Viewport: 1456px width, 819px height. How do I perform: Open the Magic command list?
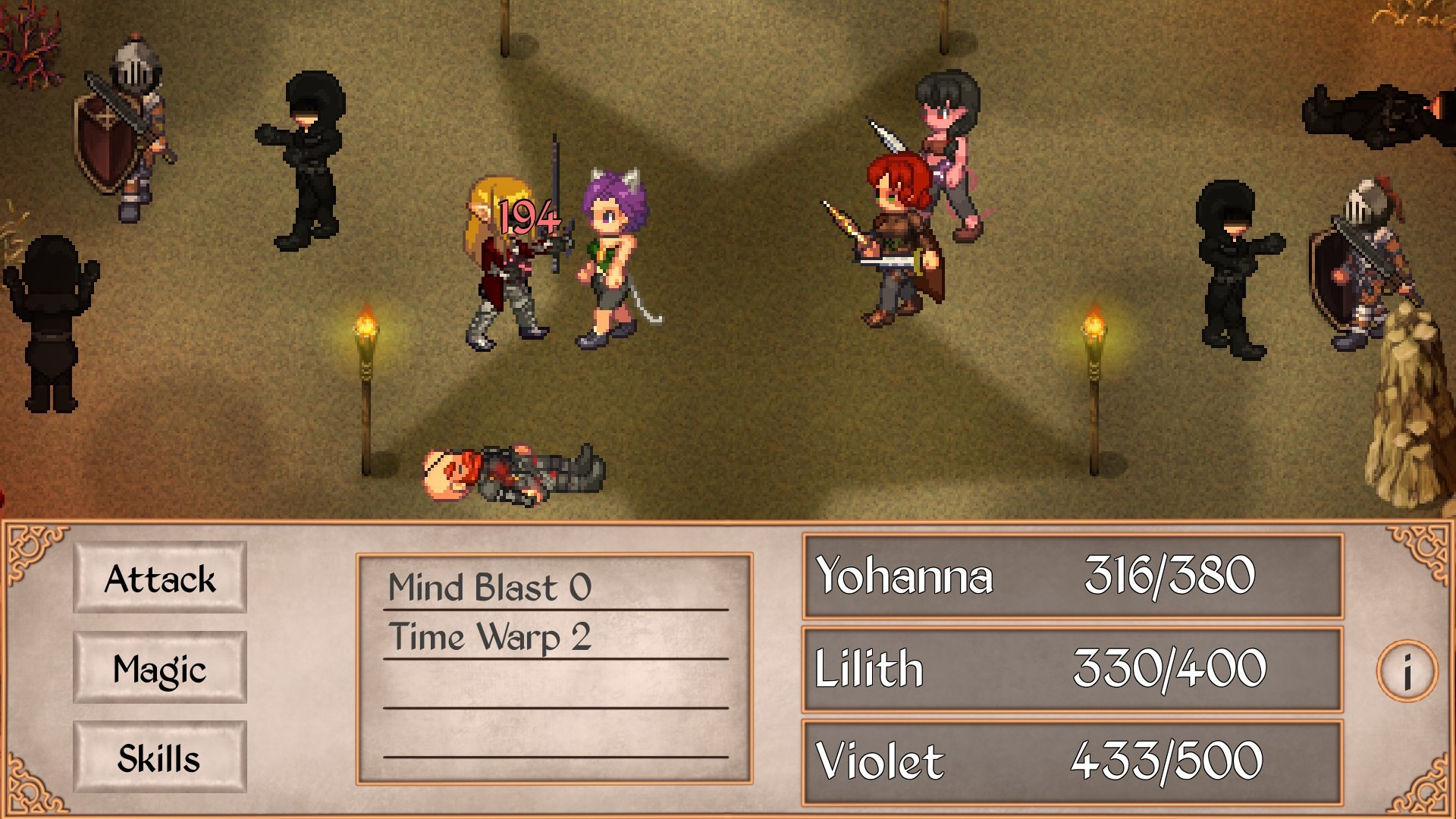coord(160,668)
